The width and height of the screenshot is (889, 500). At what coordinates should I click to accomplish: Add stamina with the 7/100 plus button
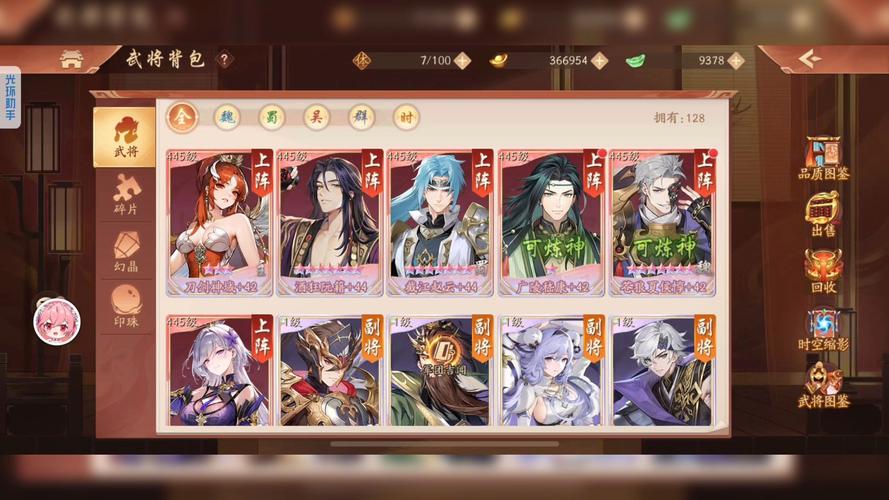pyautogui.click(x=462, y=60)
